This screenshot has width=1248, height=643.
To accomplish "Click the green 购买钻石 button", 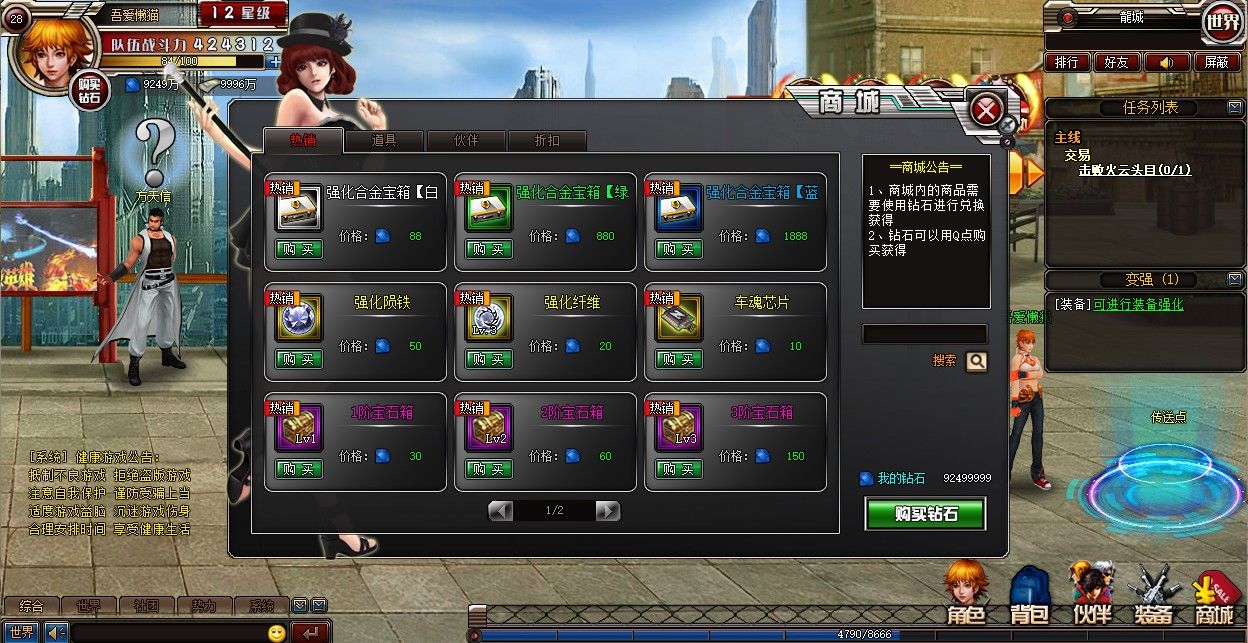I will pos(925,514).
